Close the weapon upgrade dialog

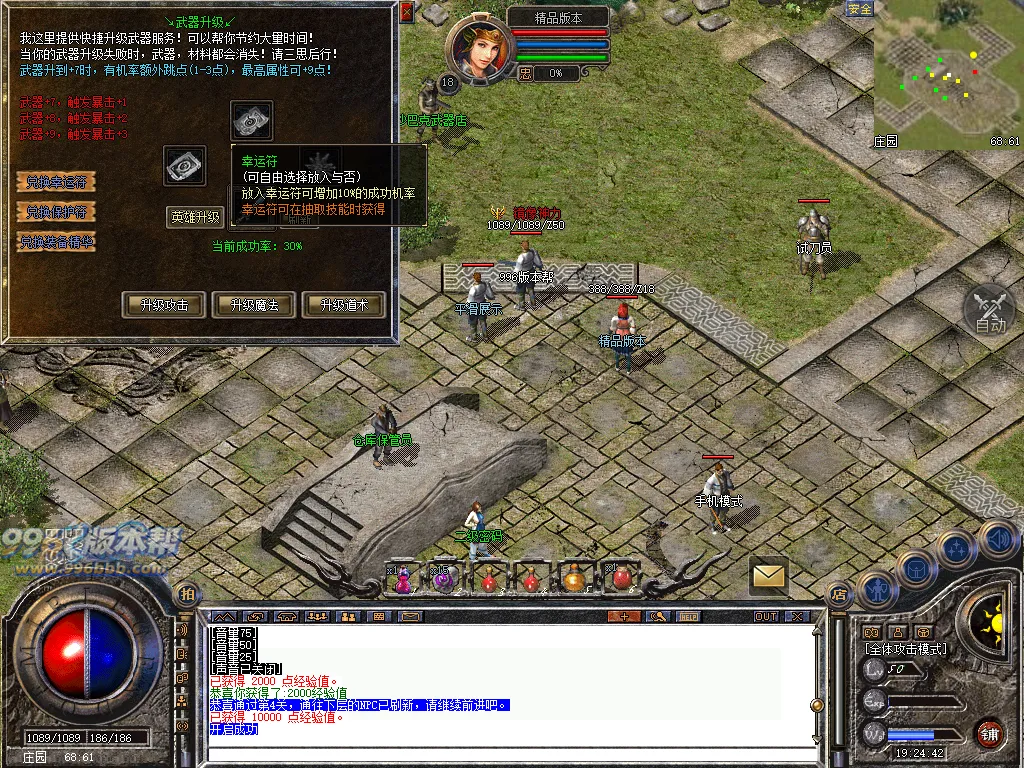pyautogui.click(x=406, y=12)
